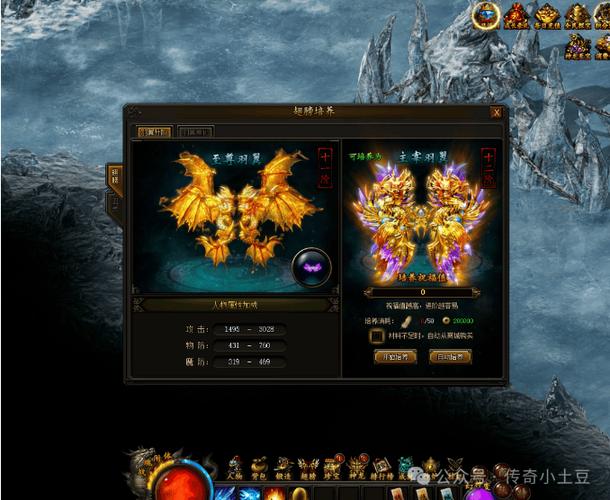Close the wing cultivation window
This screenshot has height=500, width=610.
pyautogui.click(x=497, y=112)
